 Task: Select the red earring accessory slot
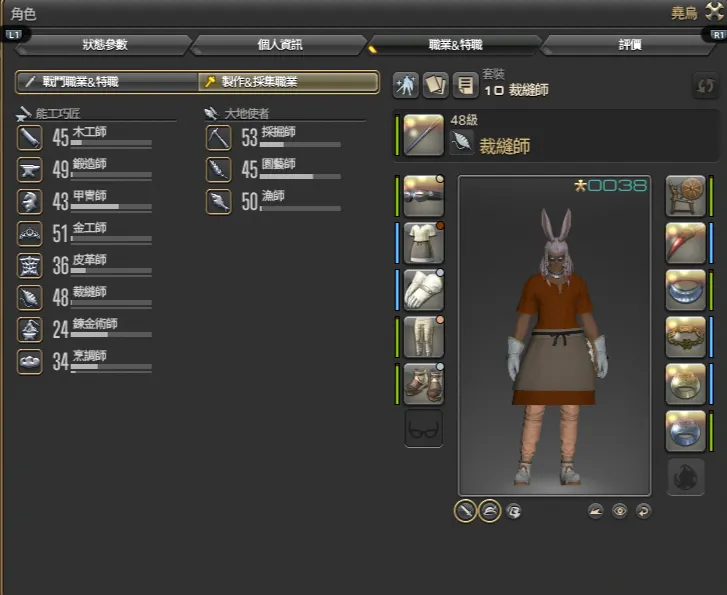tap(686, 243)
